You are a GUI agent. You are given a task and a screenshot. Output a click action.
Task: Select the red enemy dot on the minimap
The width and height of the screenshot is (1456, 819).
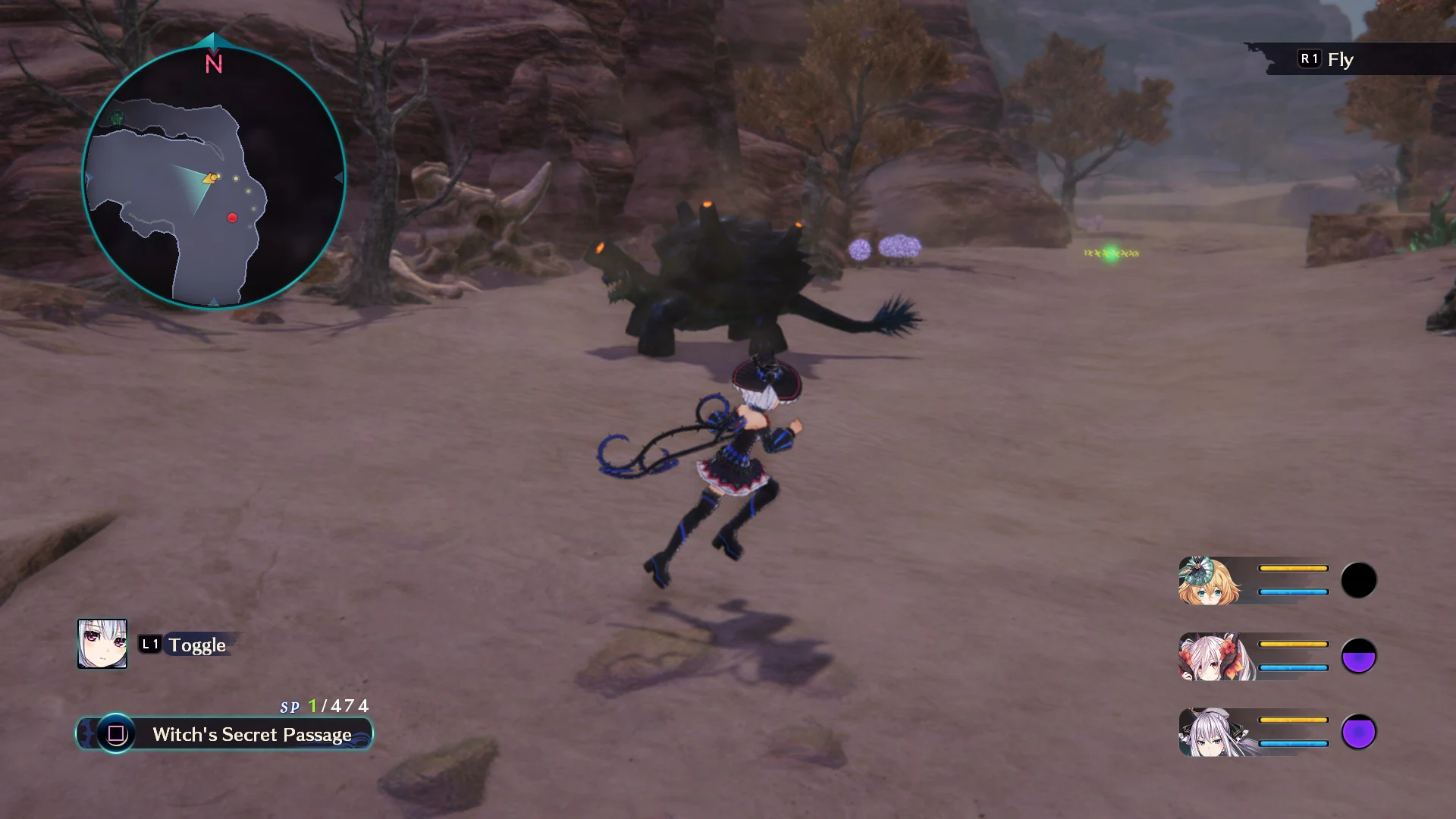pos(232,216)
